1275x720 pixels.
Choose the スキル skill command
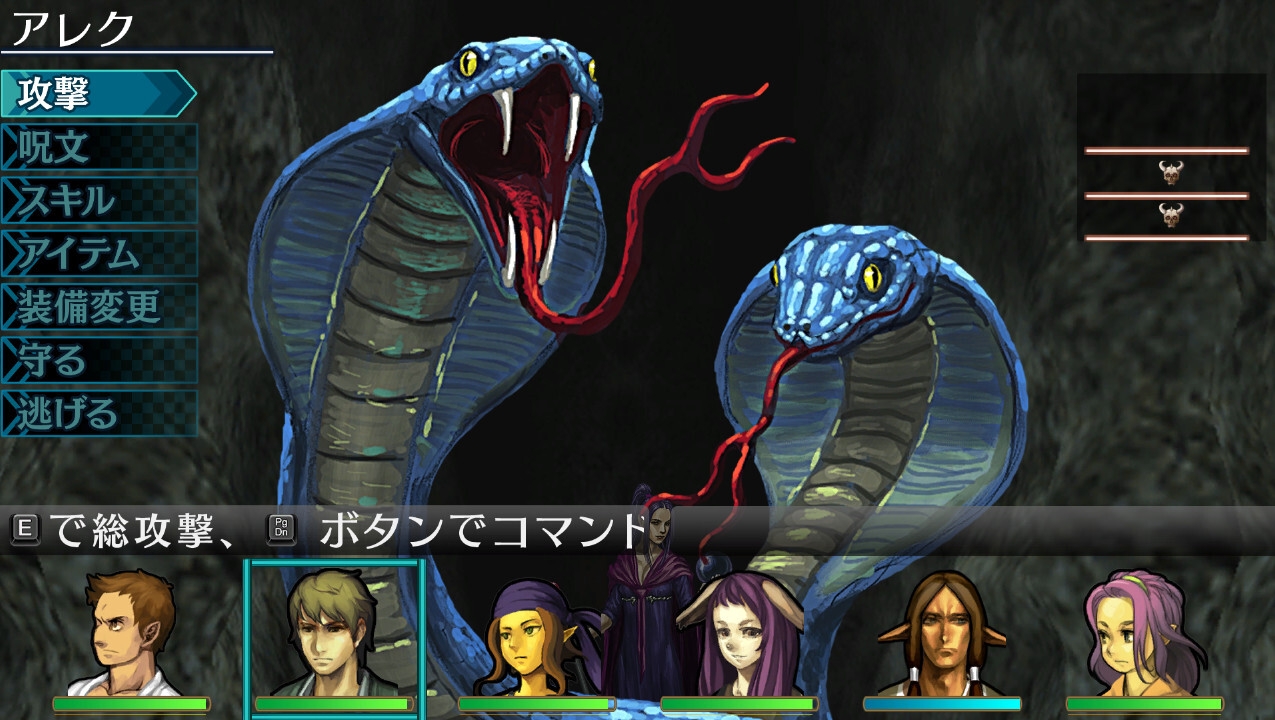(97, 201)
